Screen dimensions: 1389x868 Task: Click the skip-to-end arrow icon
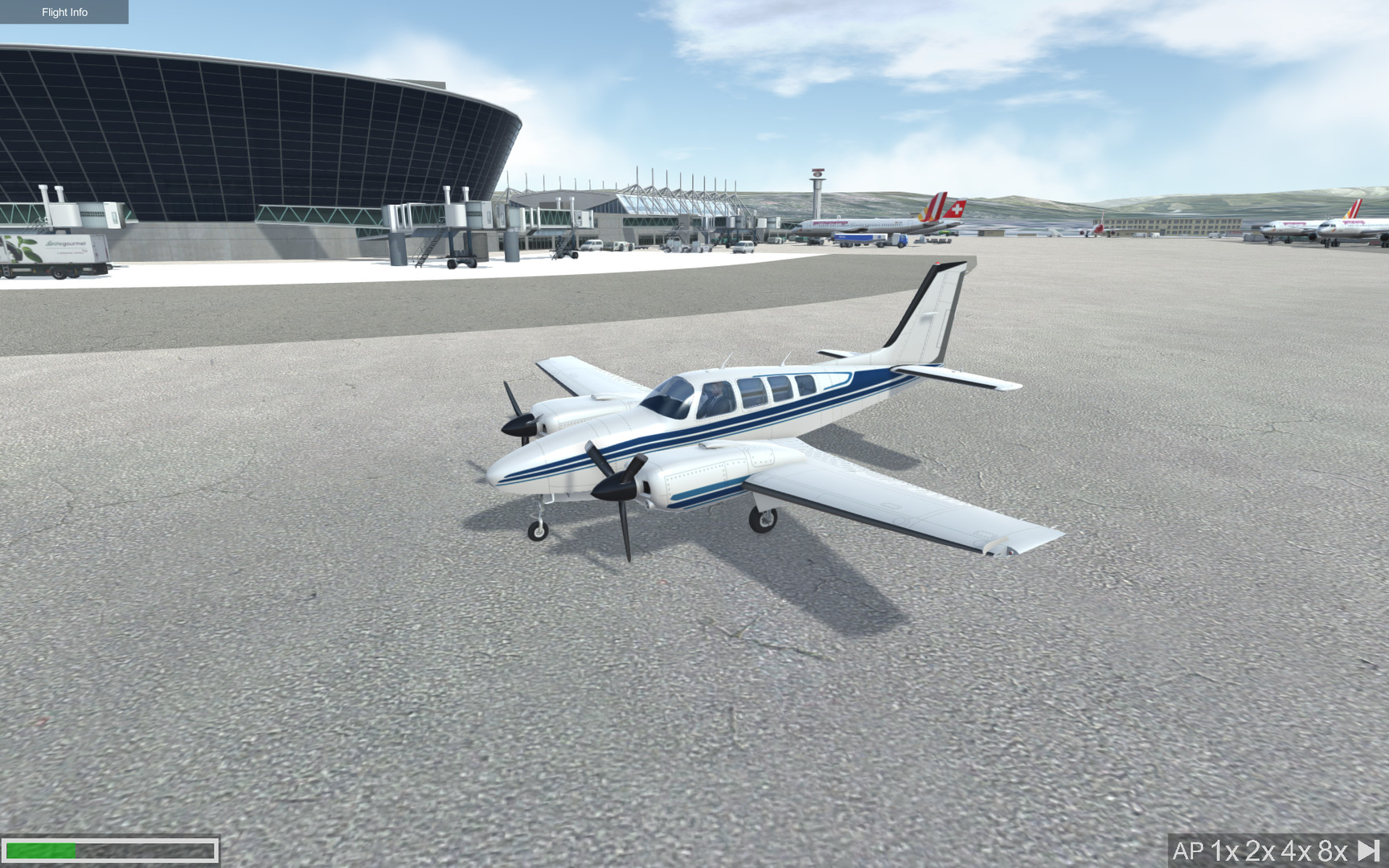(1366, 850)
